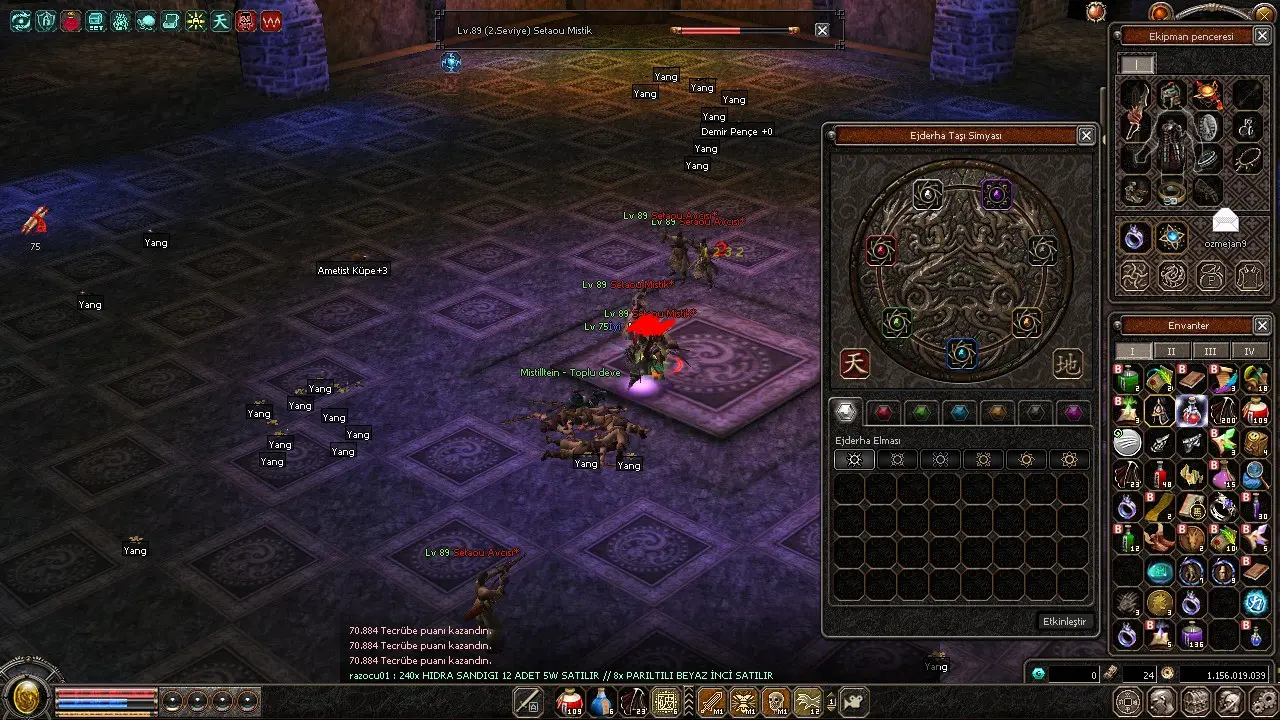The height and width of the screenshot is (720, 1280).
Task: Switch to the blue dragon stone tab
Action: (959, 412)
